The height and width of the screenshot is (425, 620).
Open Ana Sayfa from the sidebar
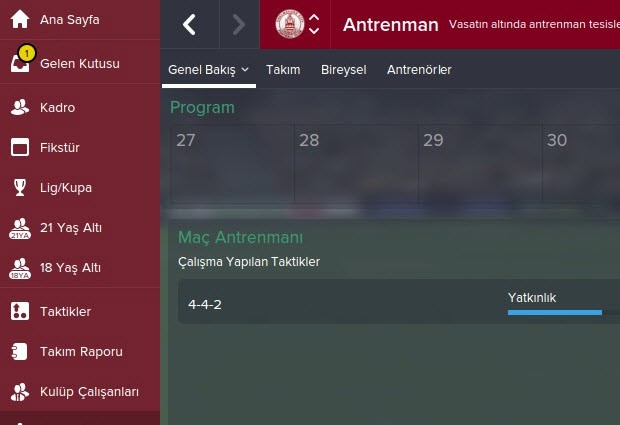pyautogui.click(x=70, y=20)
